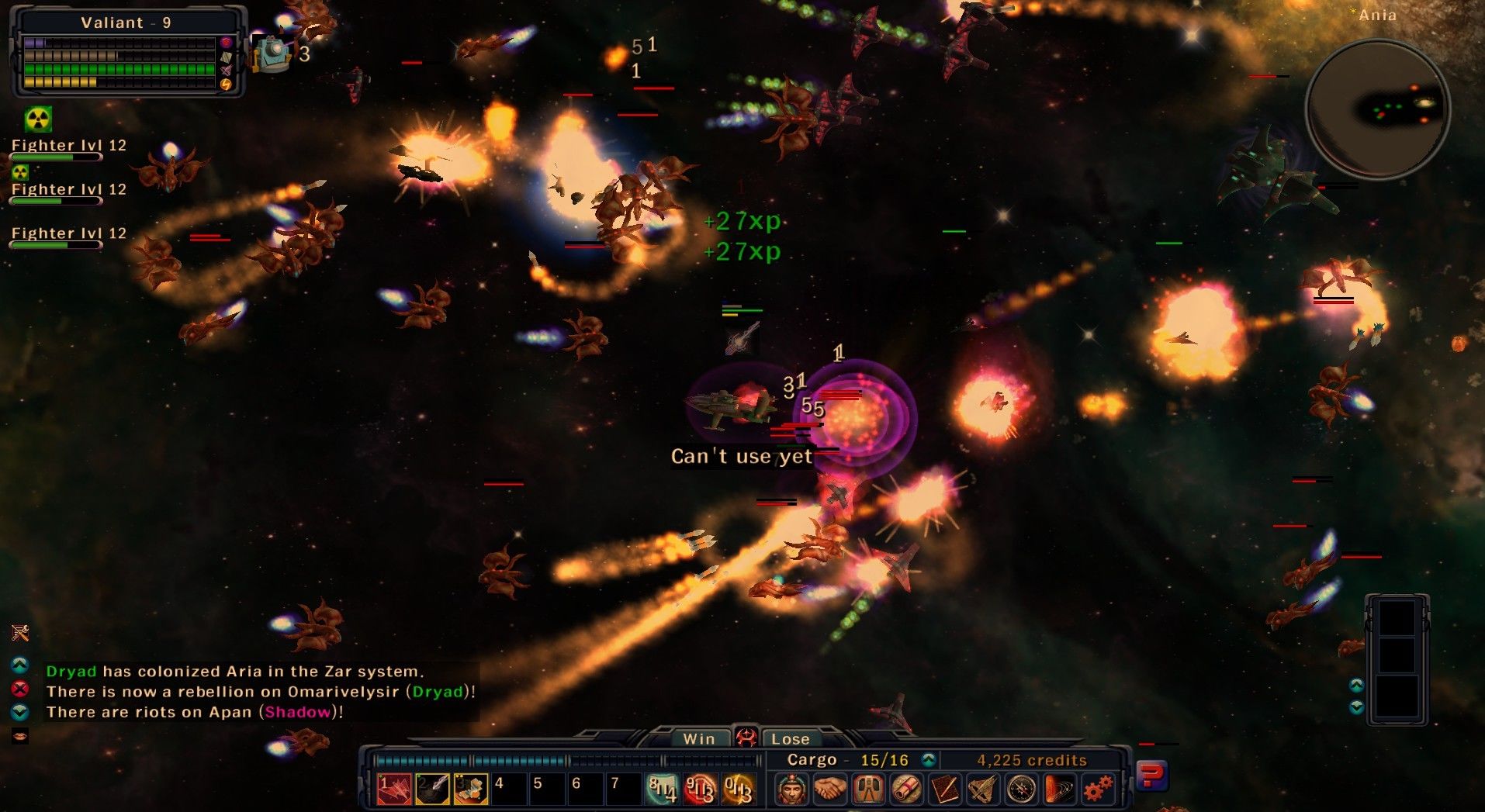Activate the red ability in slot 9

(x=700, y=789)
